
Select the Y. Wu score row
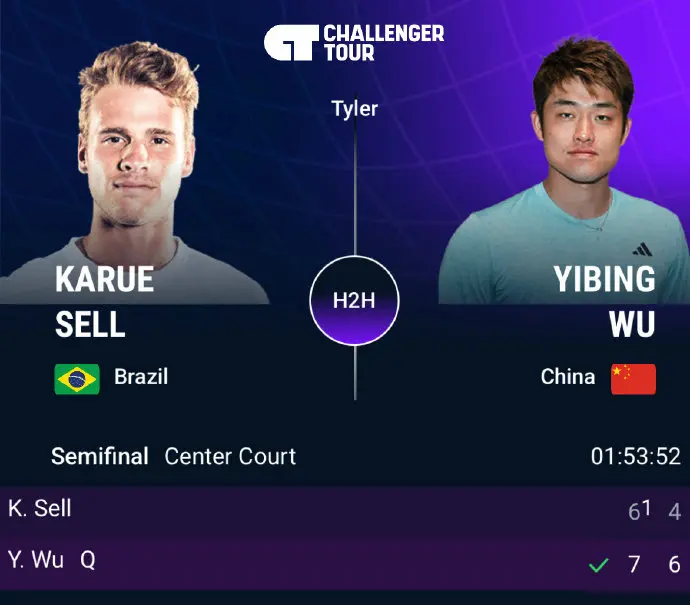(344, 562)
